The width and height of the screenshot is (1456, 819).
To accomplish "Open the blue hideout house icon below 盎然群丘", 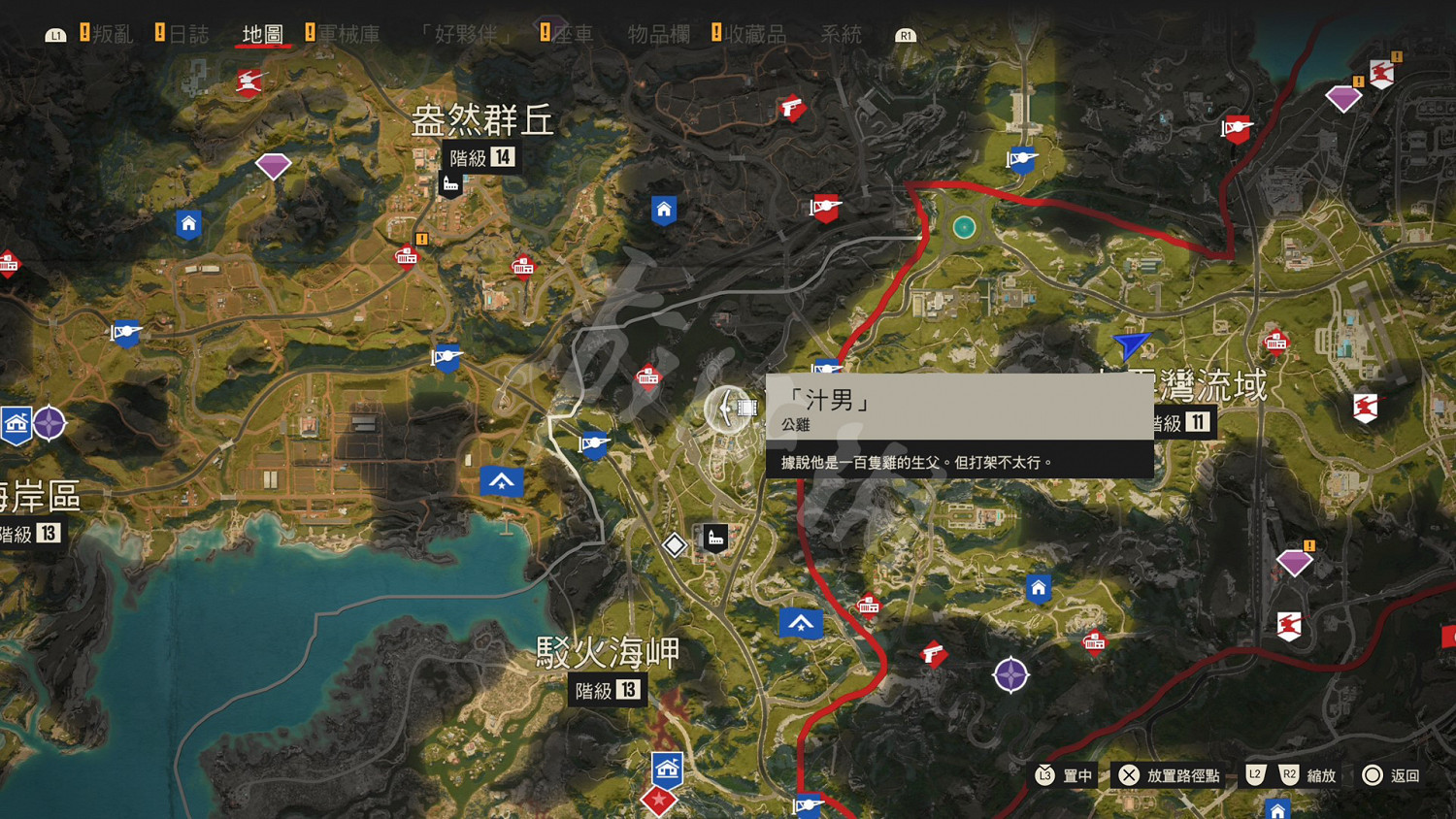I will pos(187,224).
